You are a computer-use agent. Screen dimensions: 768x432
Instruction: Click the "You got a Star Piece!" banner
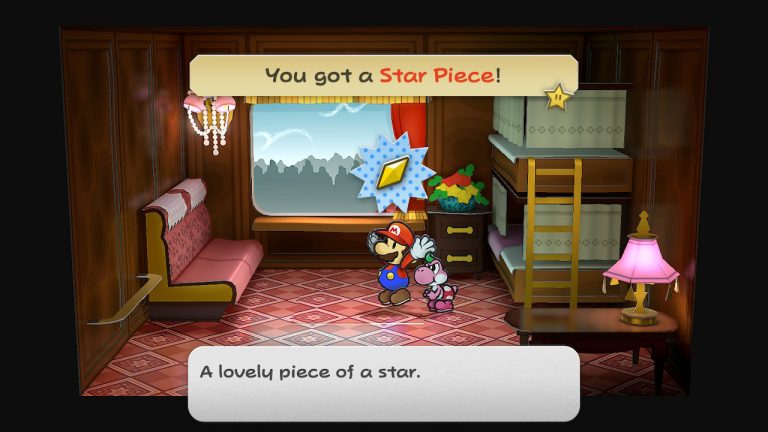point(383,75)
